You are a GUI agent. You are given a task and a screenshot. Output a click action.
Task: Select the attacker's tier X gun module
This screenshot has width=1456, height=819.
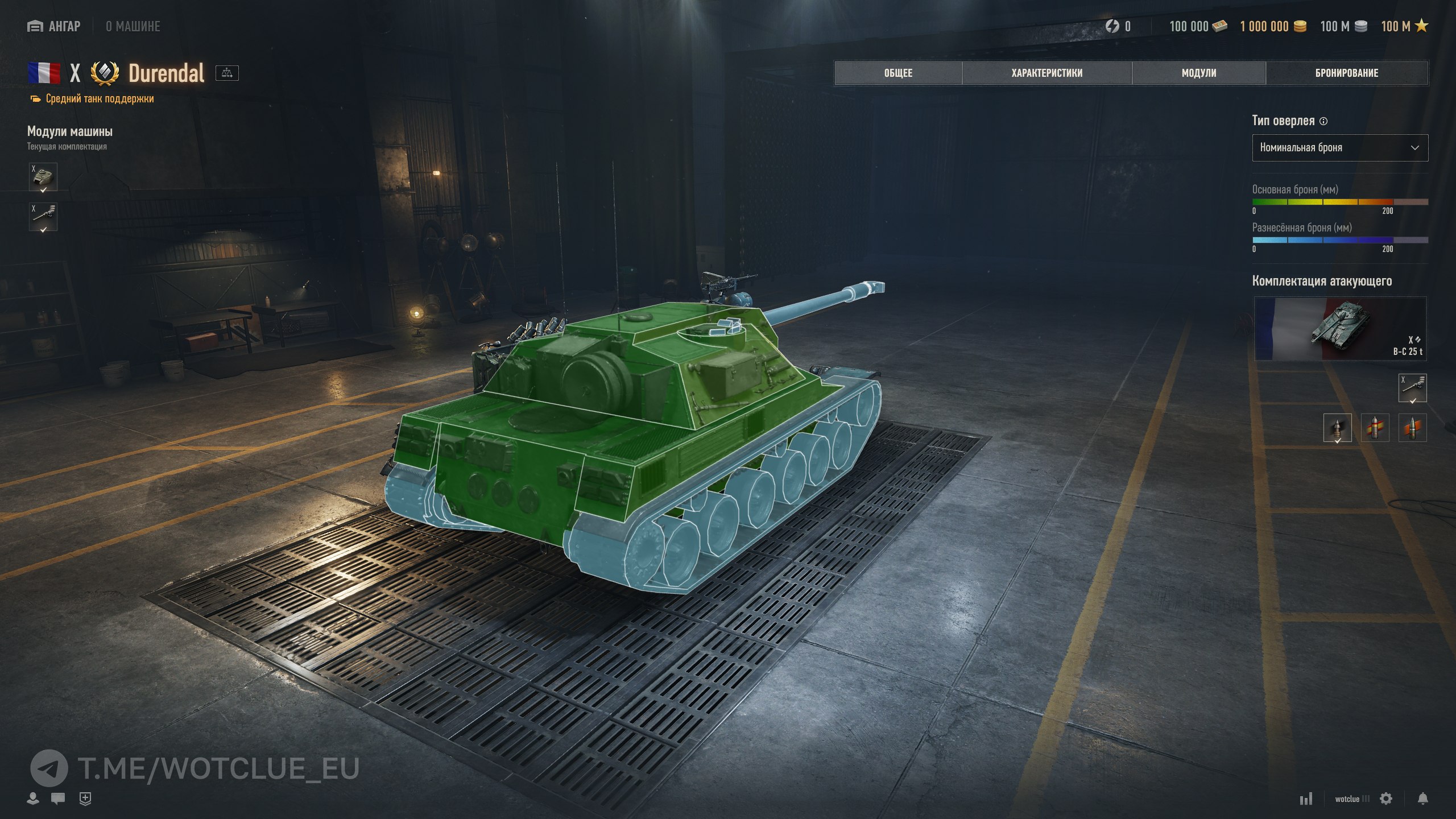pos(1412,388)
